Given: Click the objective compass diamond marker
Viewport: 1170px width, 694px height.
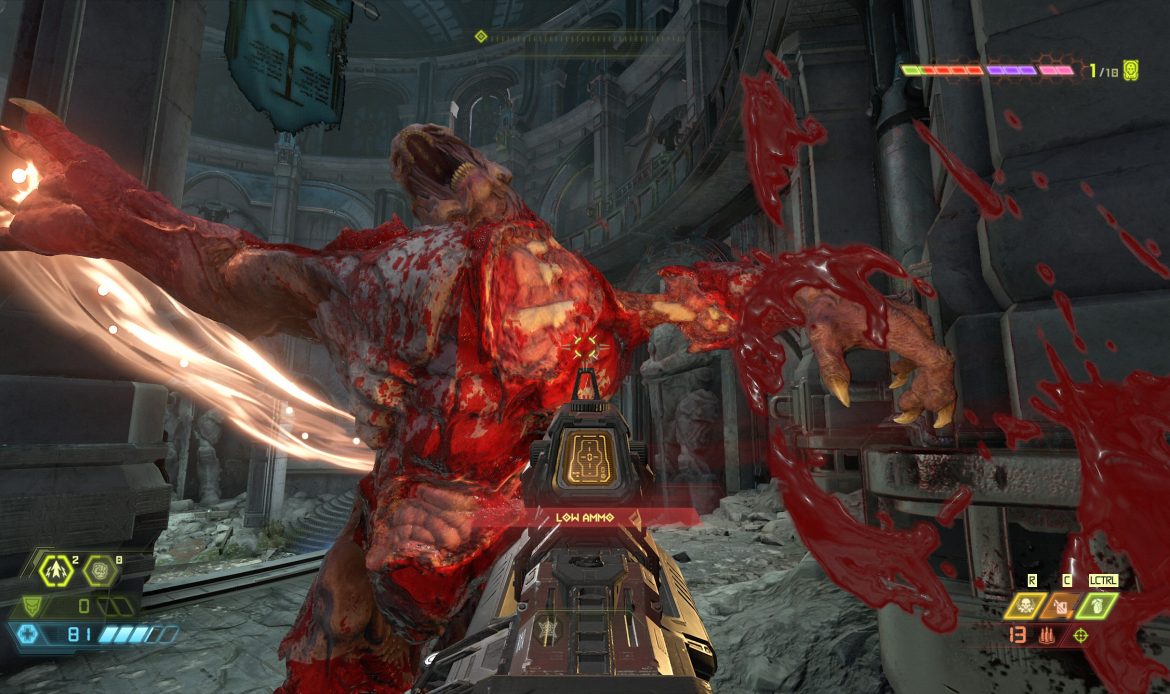Looking at the screenshot, I should tap(481, 37).
